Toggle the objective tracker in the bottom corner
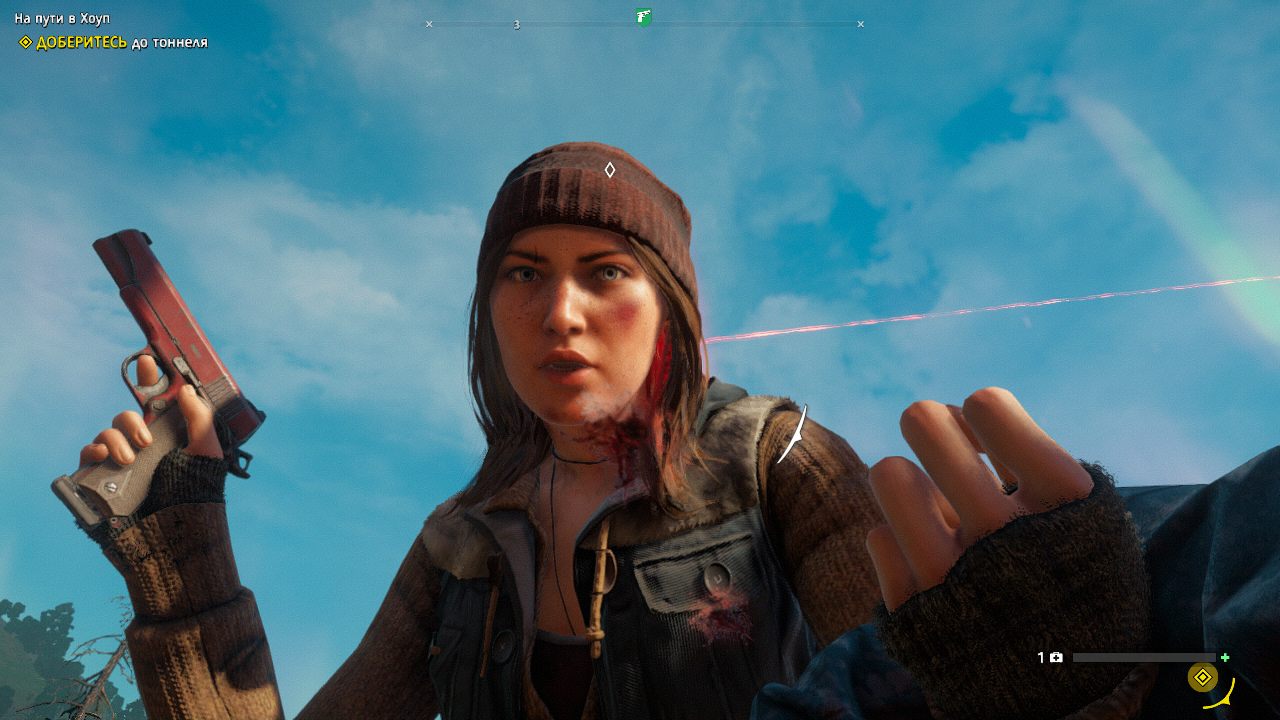Image resolution: width=1280 pixels, height=720 pixels. click(x=1201, y=677)
